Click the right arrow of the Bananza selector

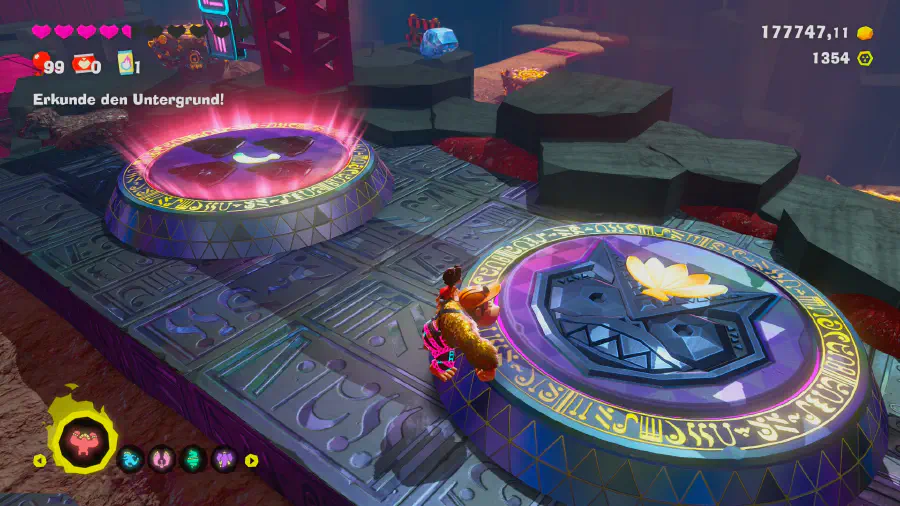click(x=252, y=461)
